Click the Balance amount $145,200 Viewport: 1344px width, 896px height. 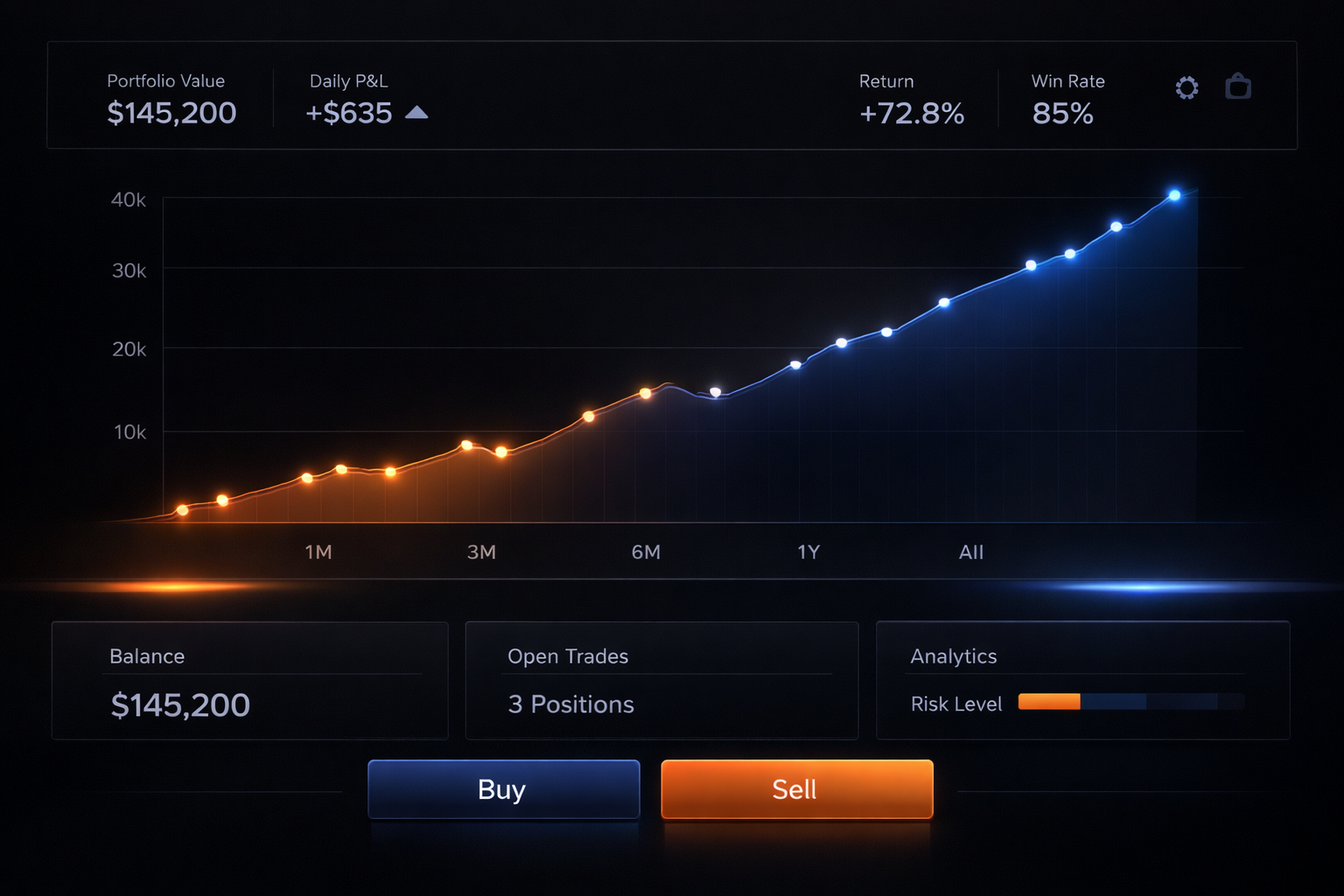coord(180,704)
